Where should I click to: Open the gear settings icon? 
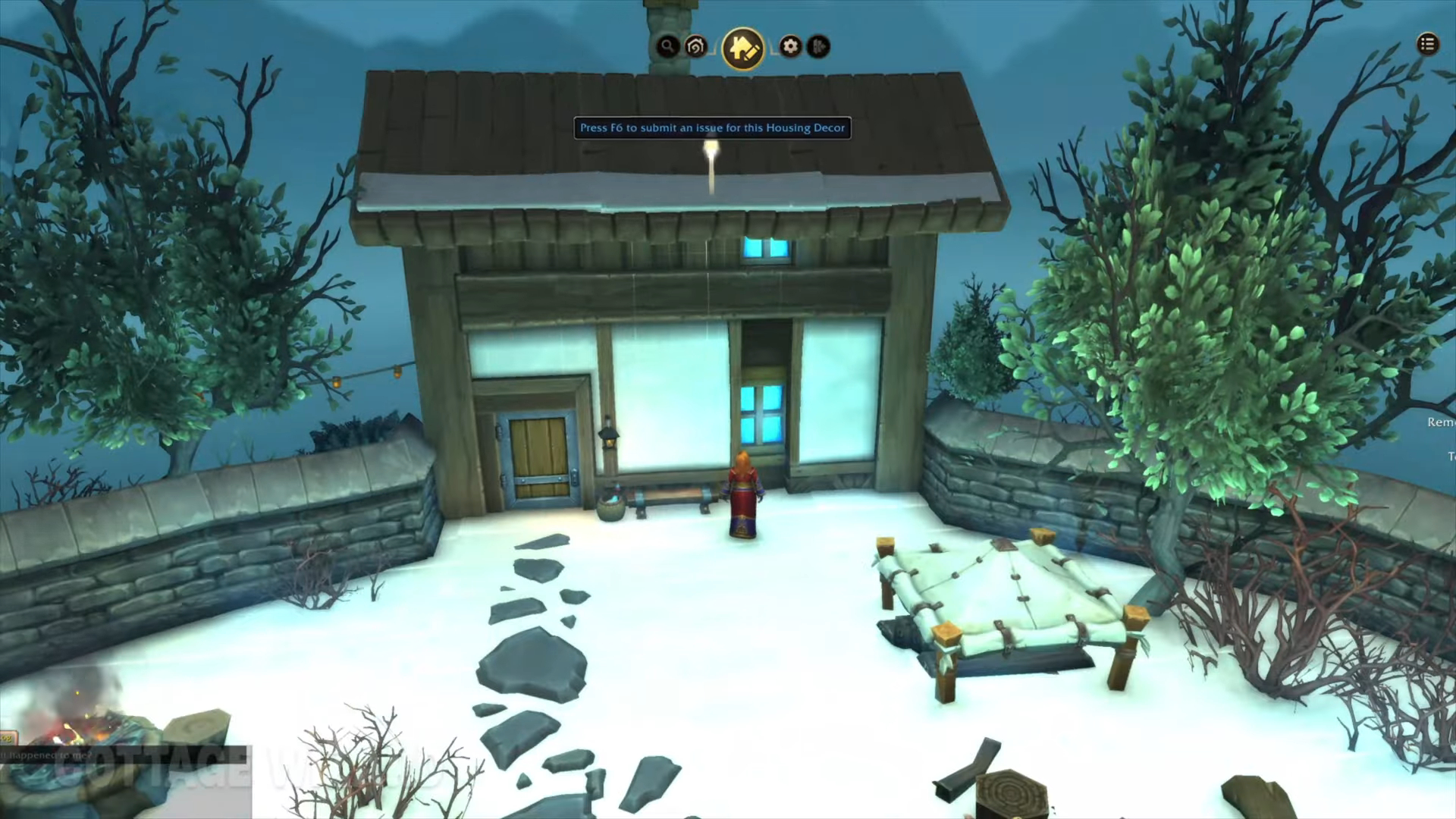[x=790, y=46]
